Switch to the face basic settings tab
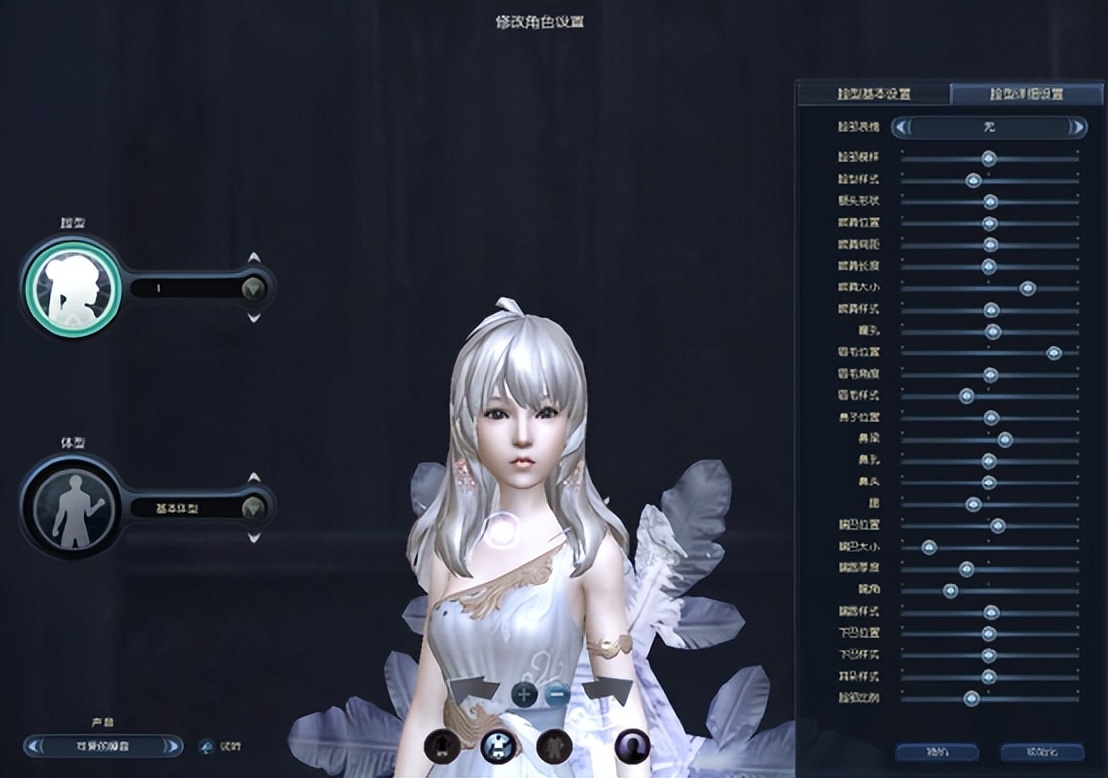Viewport: 1108px width, 778px height. pos(873,94)
